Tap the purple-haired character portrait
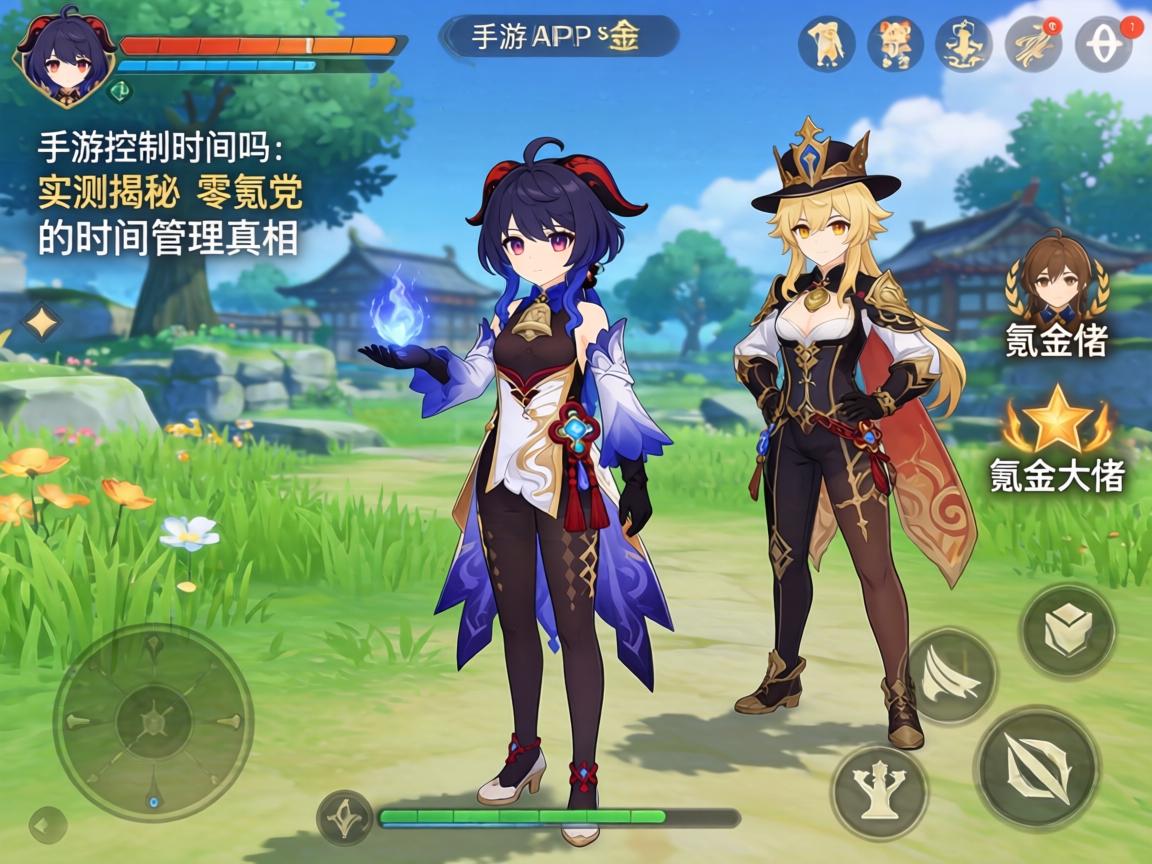 point(62,57)
